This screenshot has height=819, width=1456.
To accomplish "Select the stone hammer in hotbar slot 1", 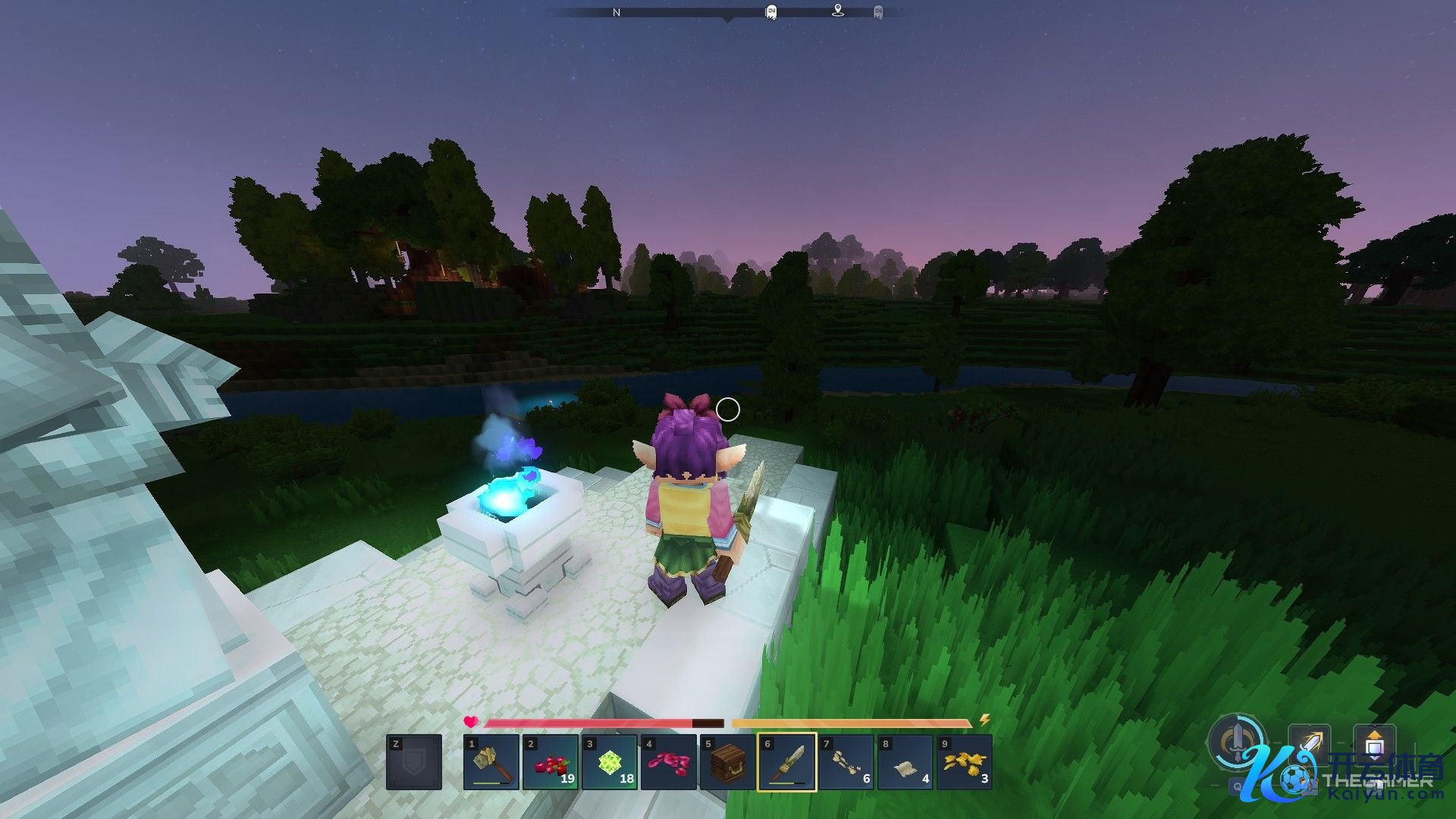I will click(x=491, y=762).
